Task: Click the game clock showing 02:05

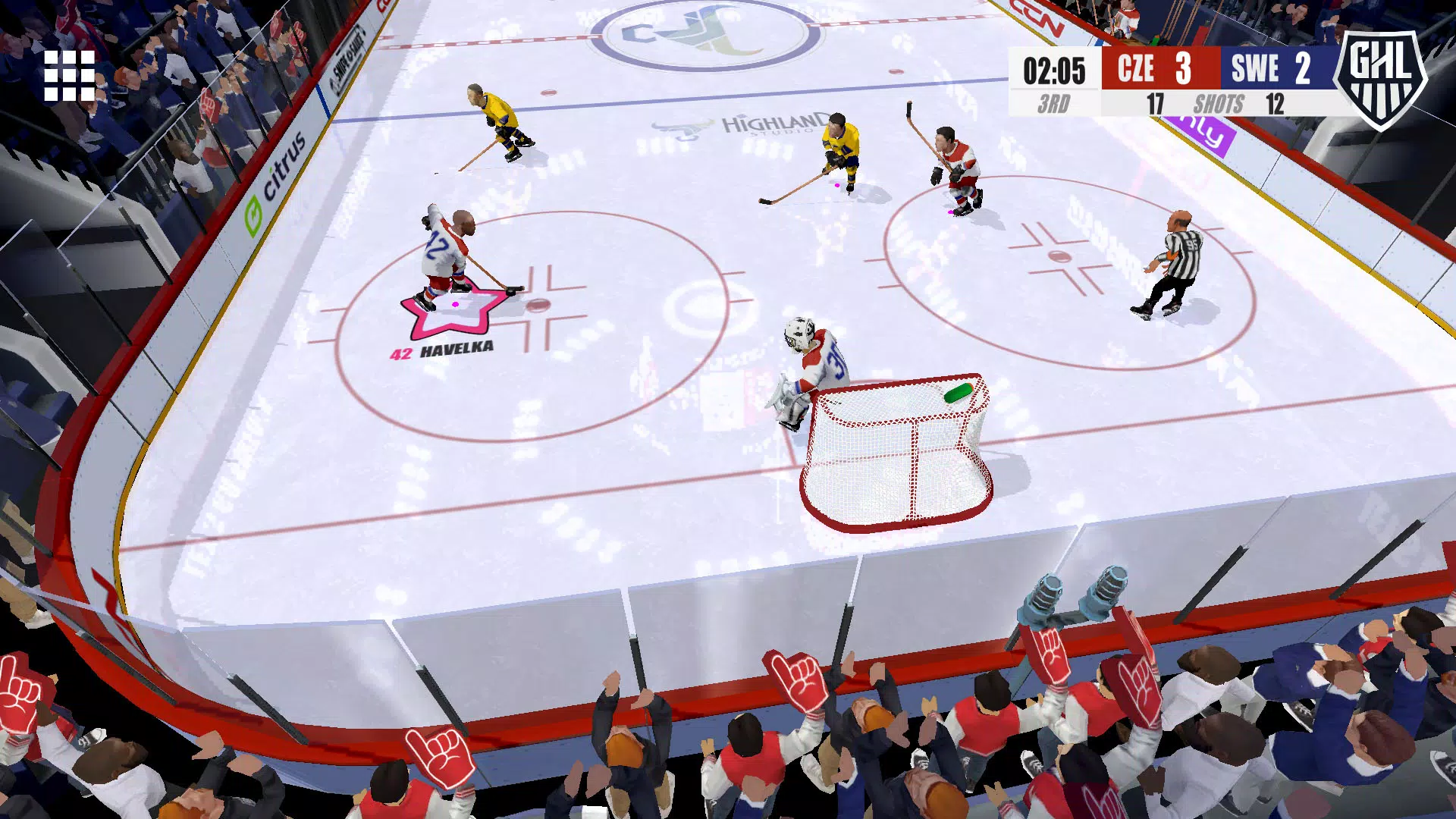Action: coord(1053,69)
